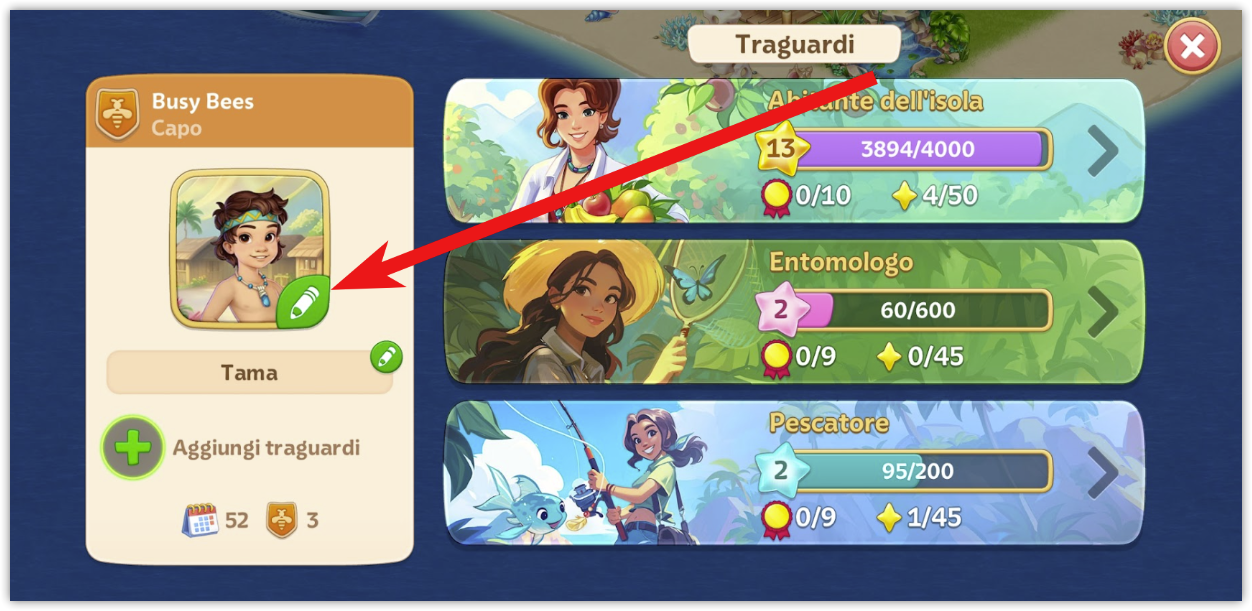Open the Pescatore achievement details
The height and width of the screenshot is (611, 1252).
(x=1102, y=472)
